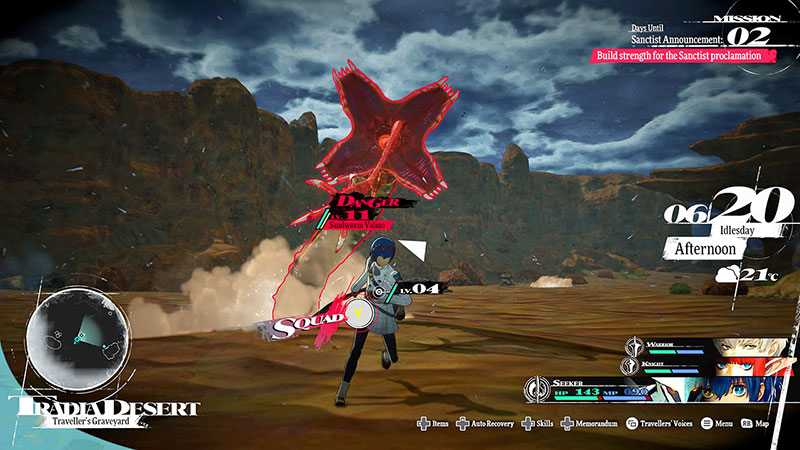Open the Menu from the bottom bar
The height and width of the screenshot is (450, 800).
732,424
